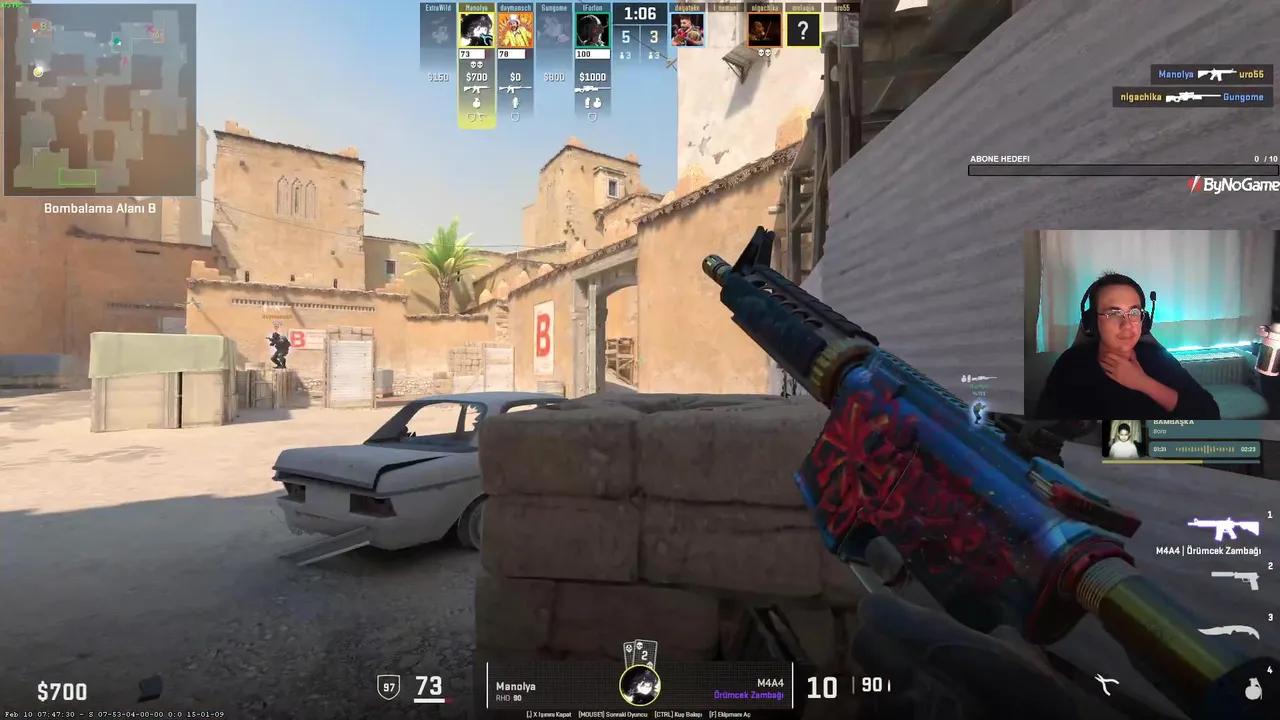Select the M4A4 Örümcek Zambağı in inventory

pos(1222,530)
